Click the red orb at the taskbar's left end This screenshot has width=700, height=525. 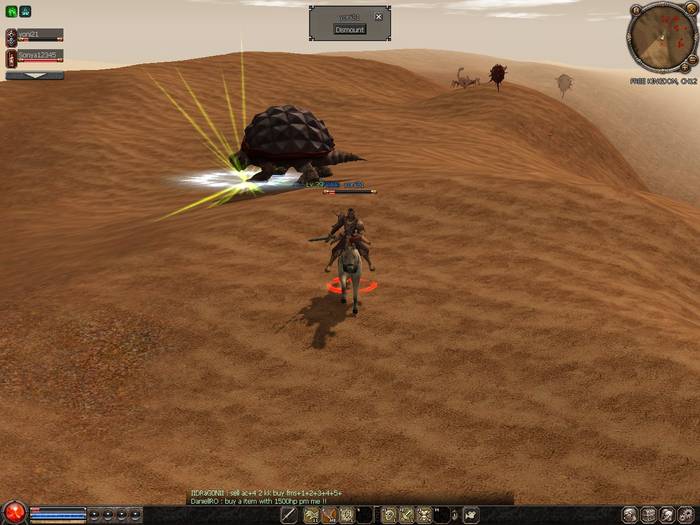point(13,514)
